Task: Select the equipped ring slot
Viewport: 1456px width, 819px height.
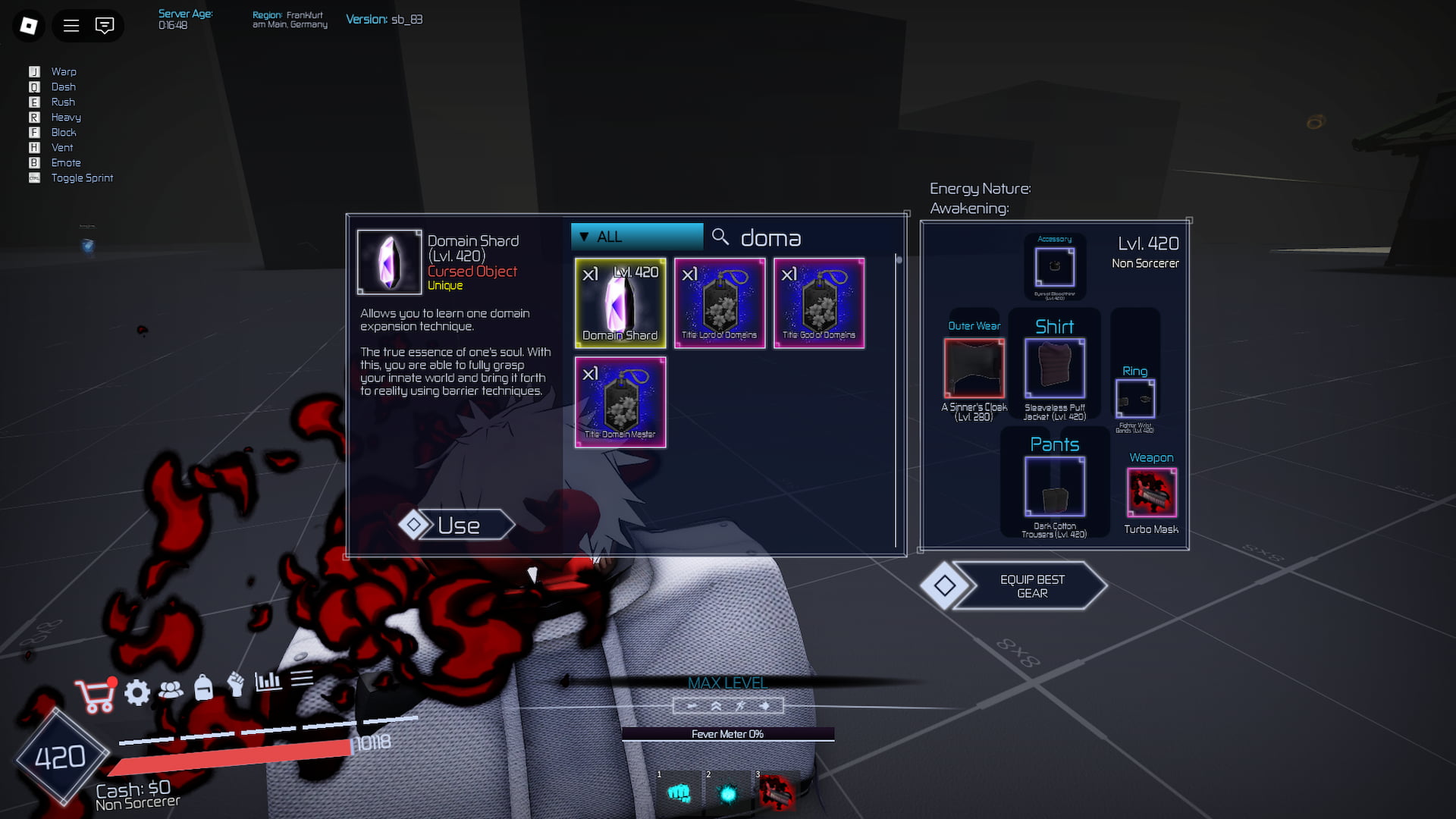Action: tap(1135, 398)
